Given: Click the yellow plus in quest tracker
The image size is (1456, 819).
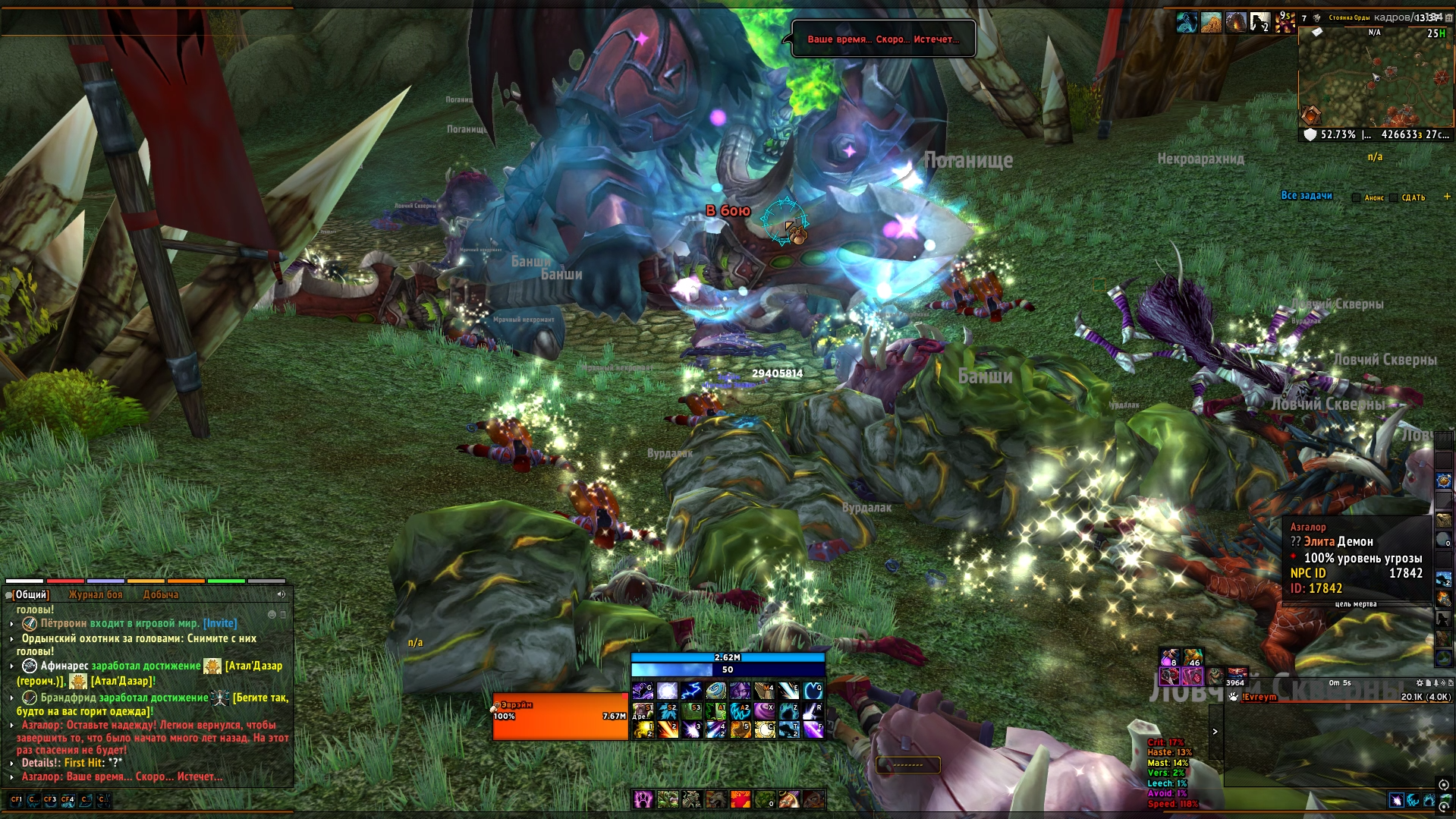Looking at the screenshot, I should [1446, 197].
